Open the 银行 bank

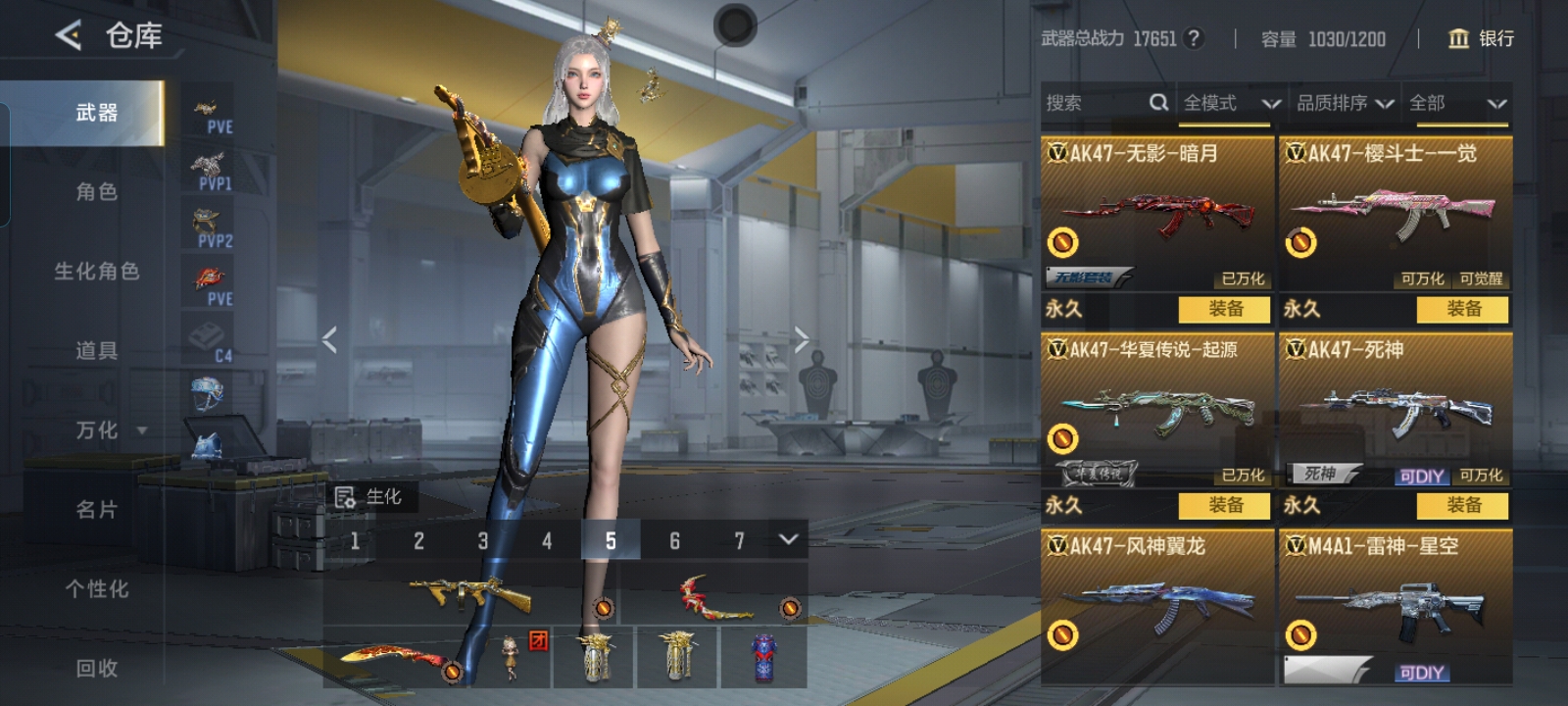point(1481,38)
